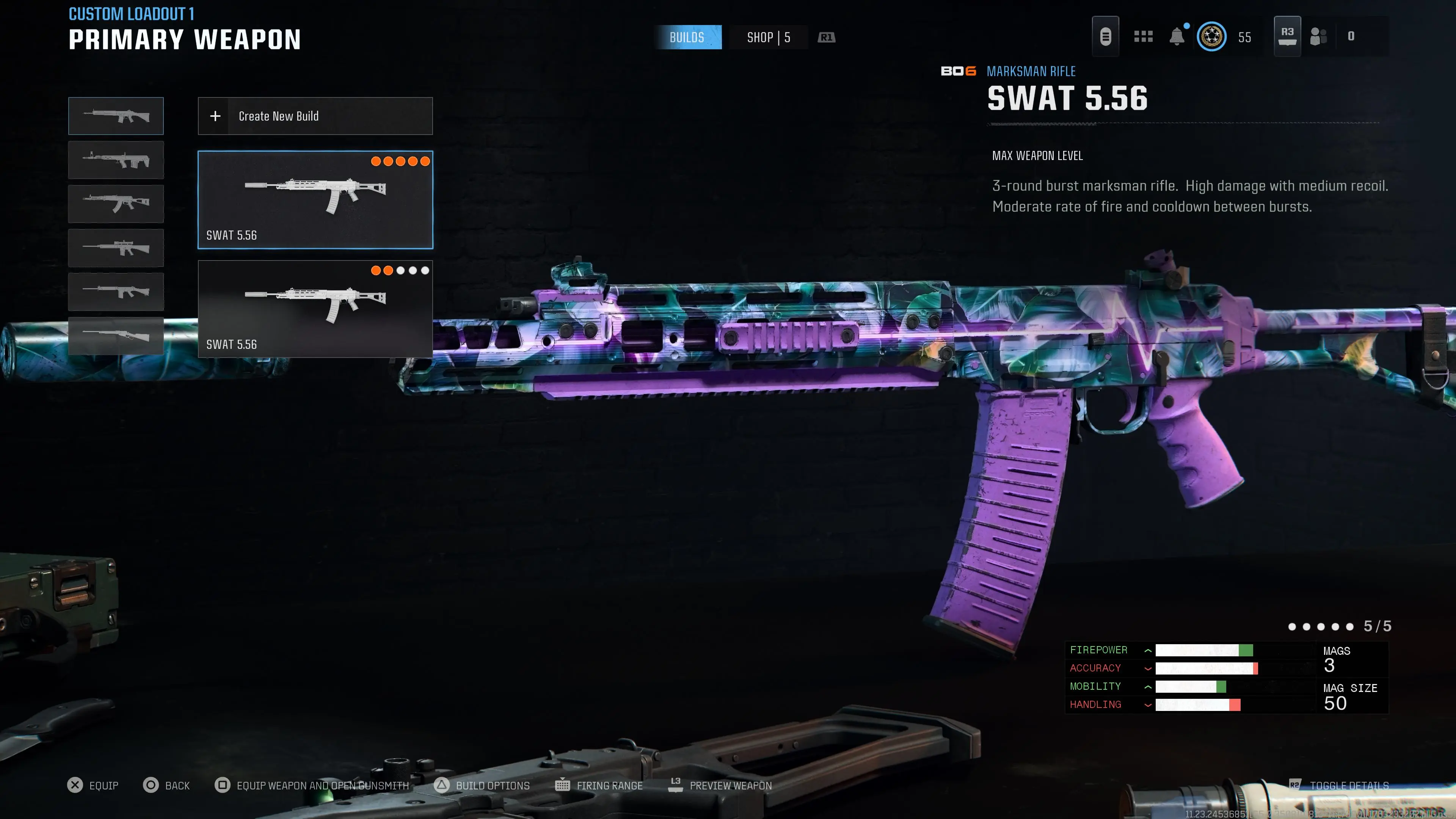Click Equip Weapon and Open Gunsmith

click(322, 785)
